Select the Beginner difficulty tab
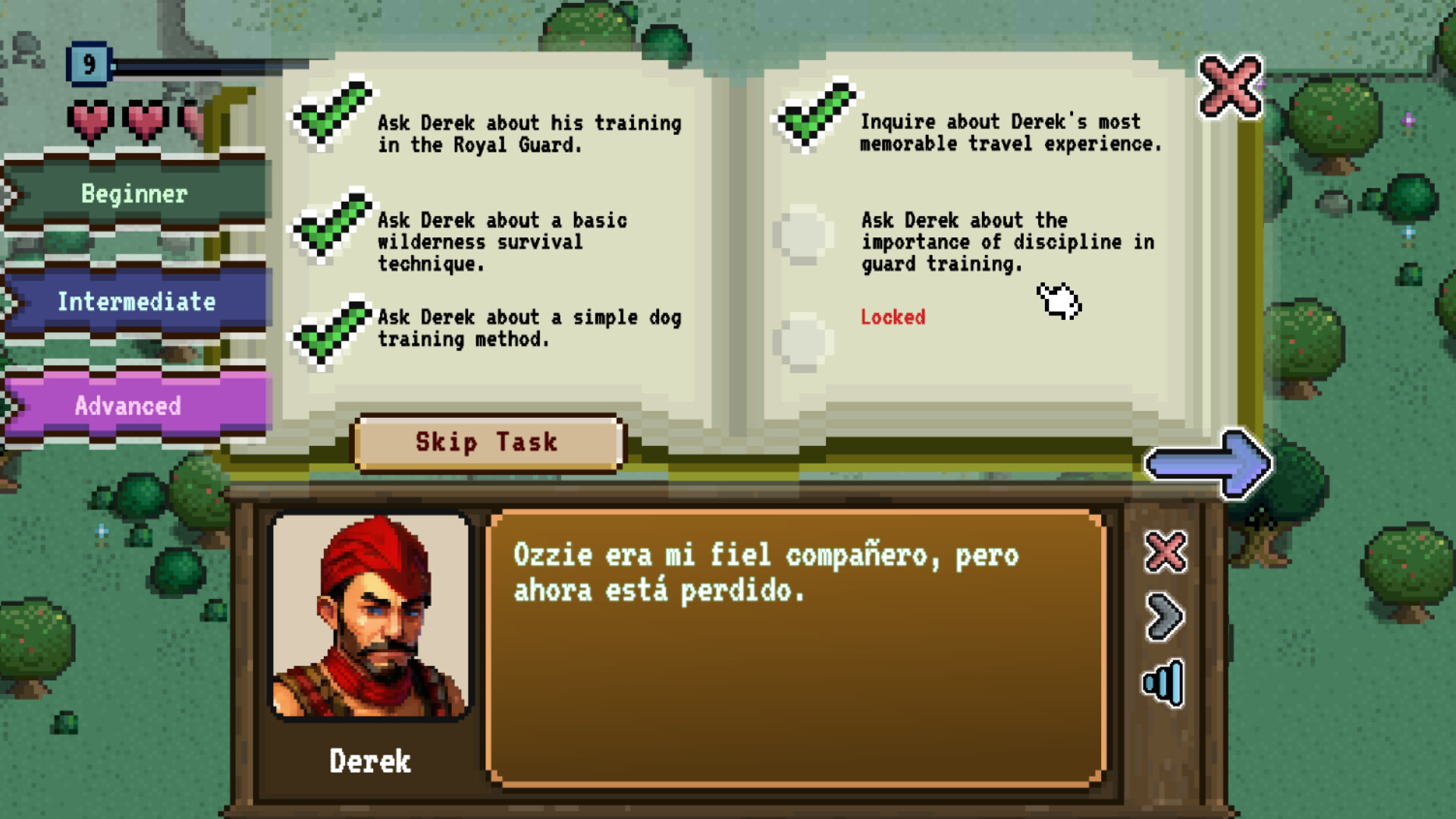Screen dimensions: 1456x819 [x=133, y=193]
